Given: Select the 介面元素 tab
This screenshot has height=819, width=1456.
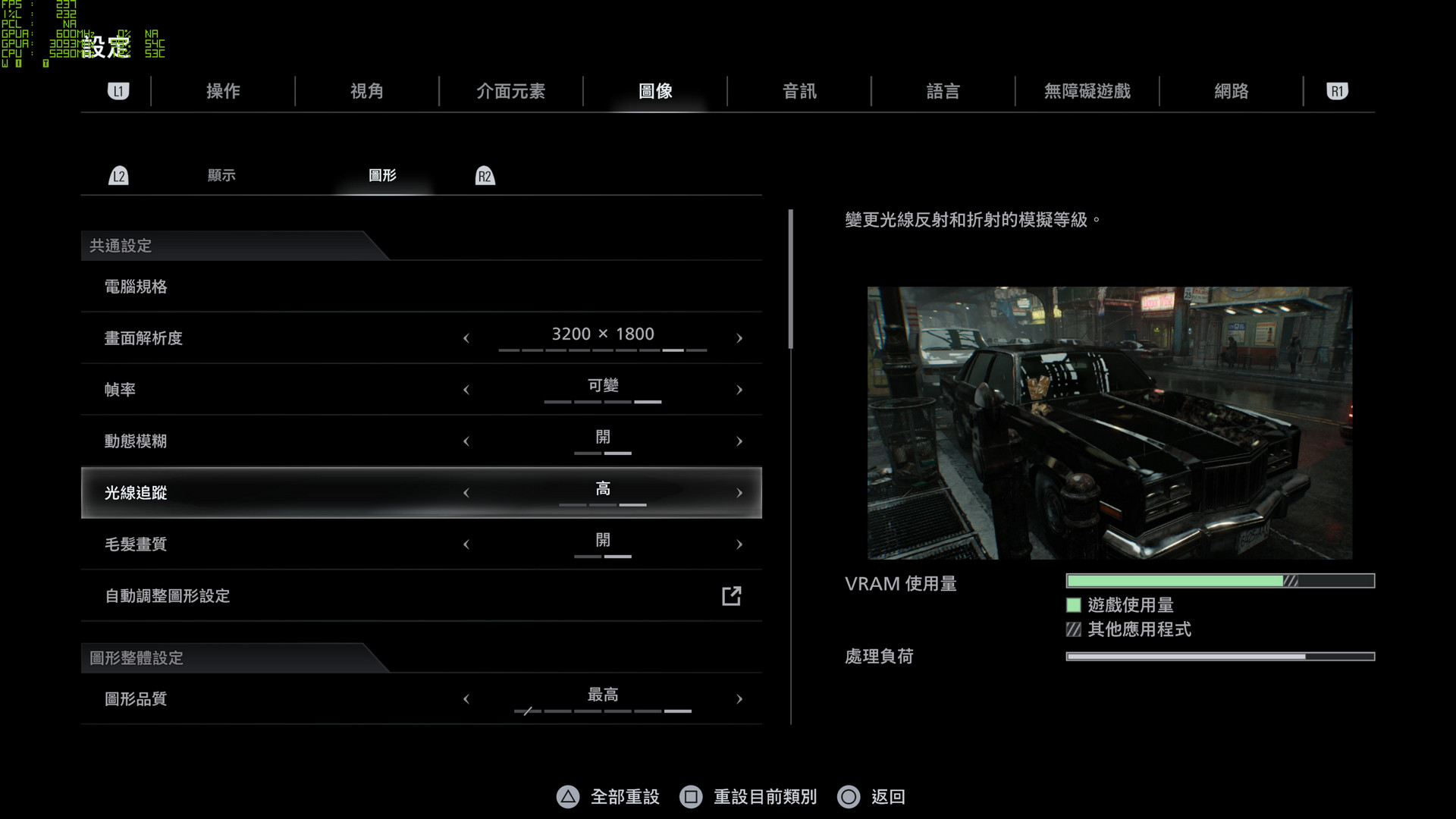Looking at the screenshot, I should coord(510,92).
